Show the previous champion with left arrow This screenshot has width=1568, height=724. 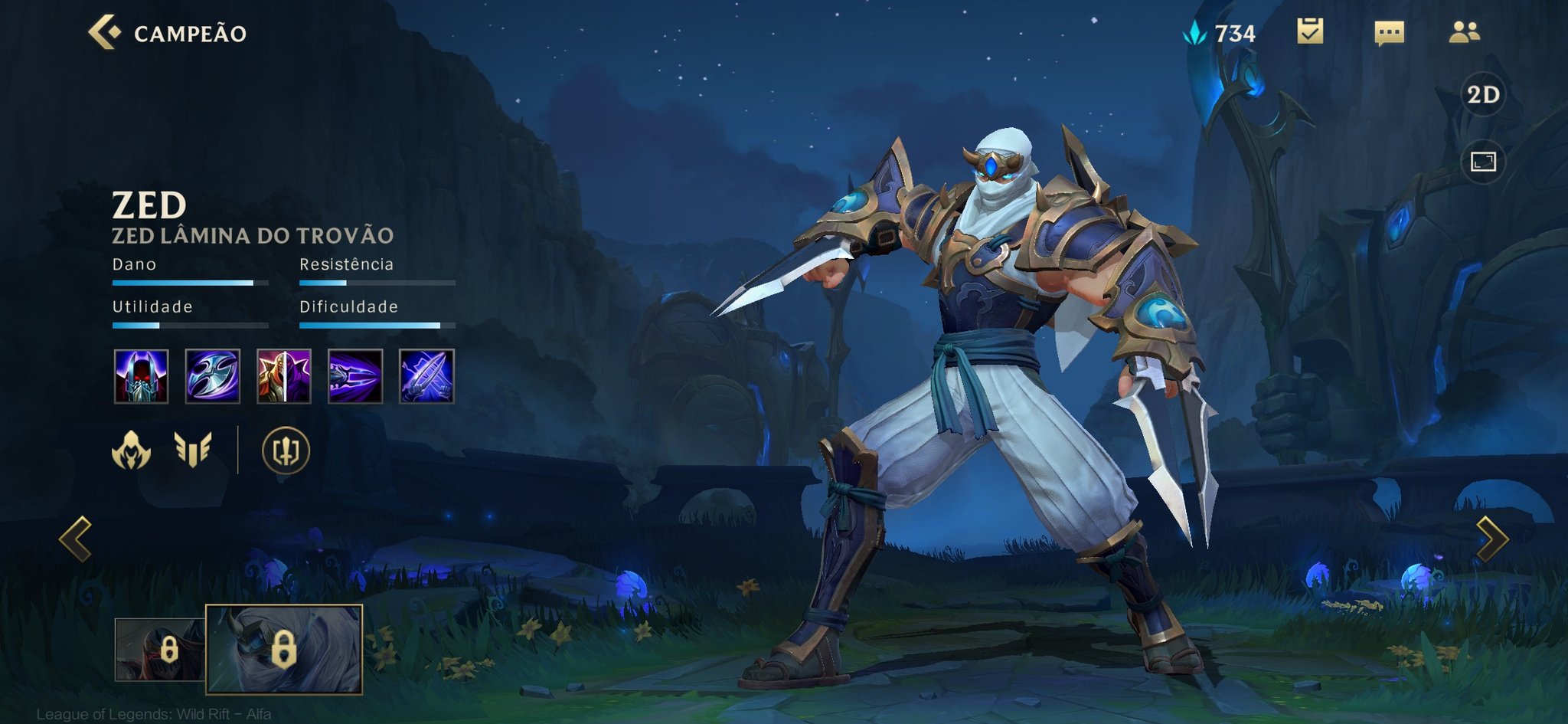click(x=76, y=539)
